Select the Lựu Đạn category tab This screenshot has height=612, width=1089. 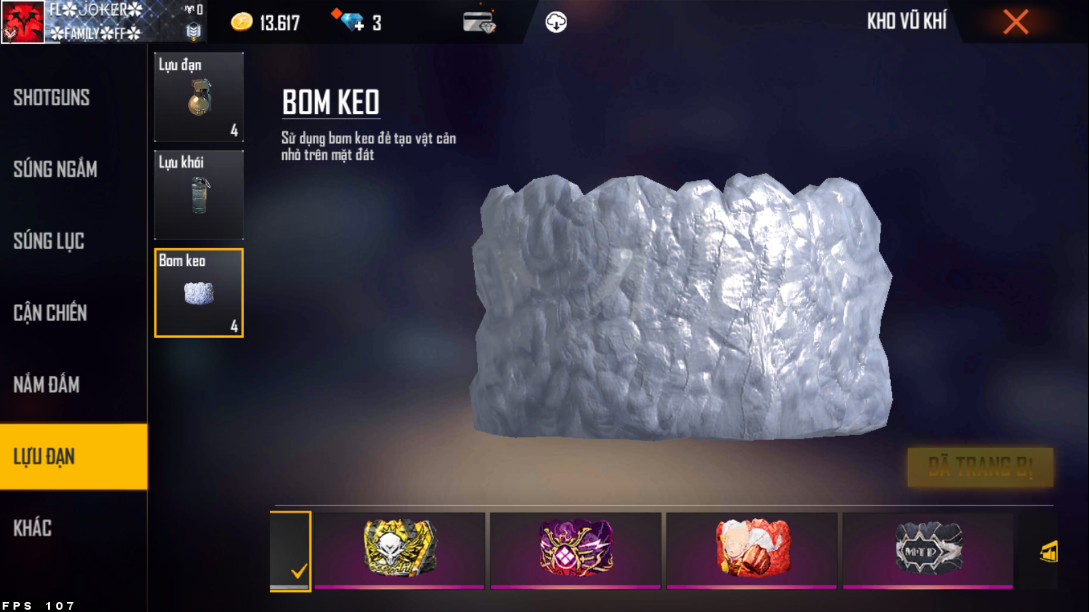tap(45, 457)
